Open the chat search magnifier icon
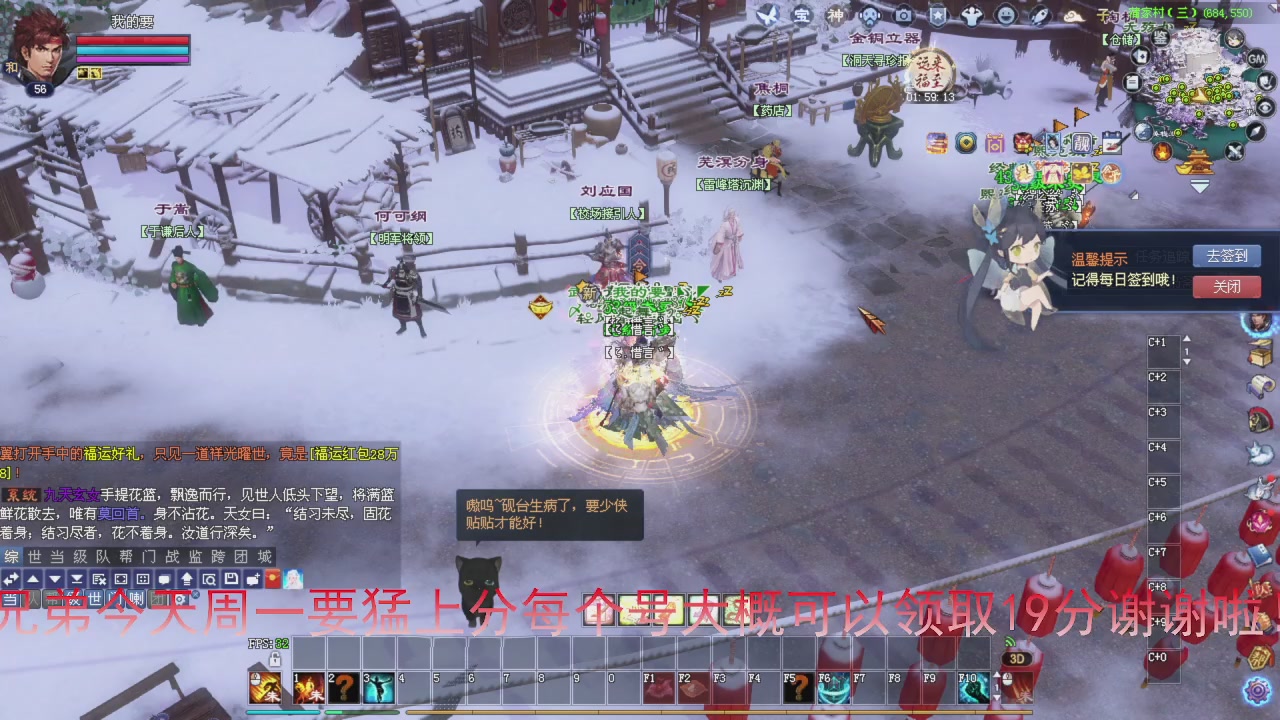The width and height of the screenshot is (1280, 720). point(211,579)
